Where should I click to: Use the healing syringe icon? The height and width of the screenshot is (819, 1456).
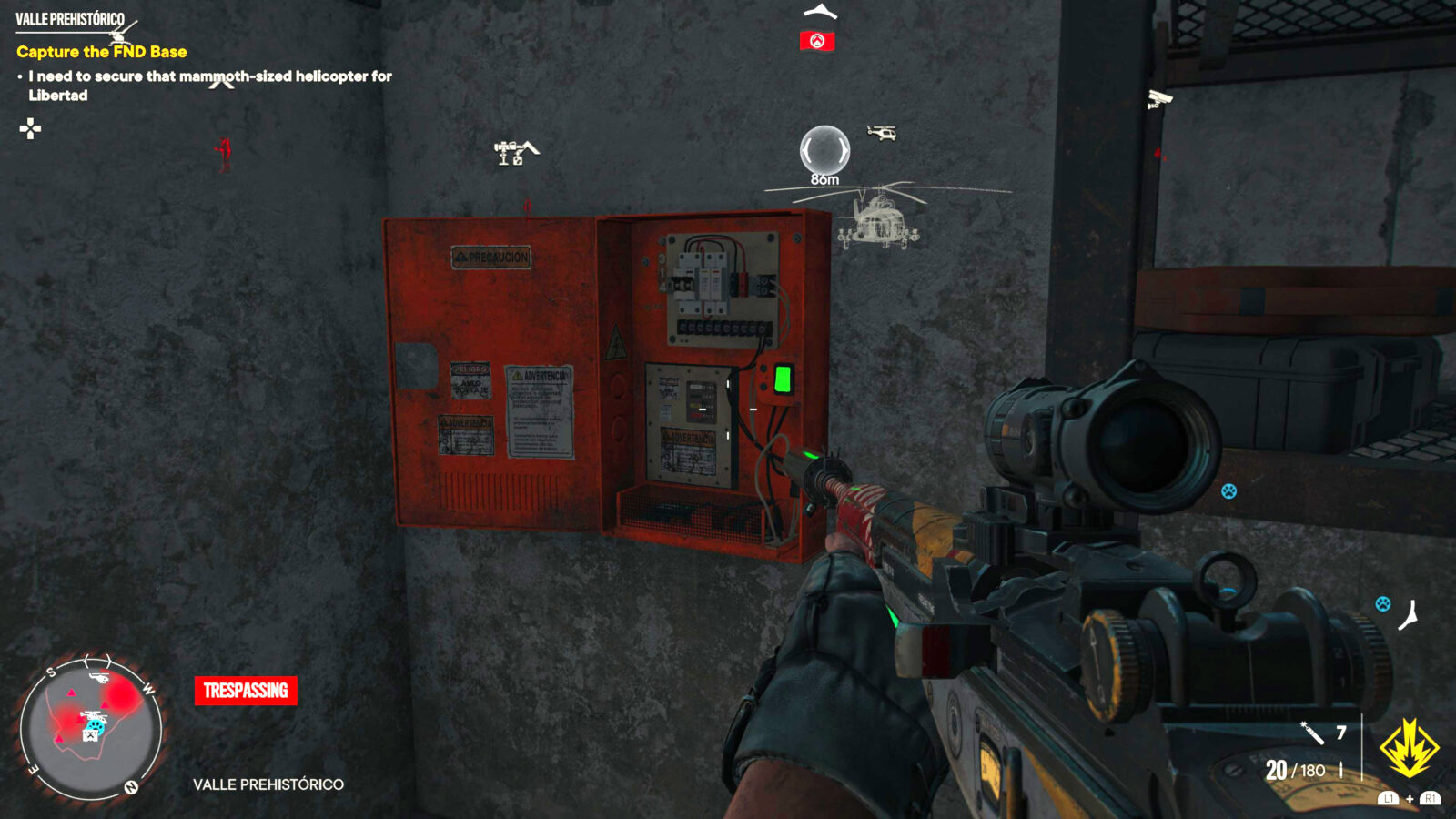point(1311,733)
